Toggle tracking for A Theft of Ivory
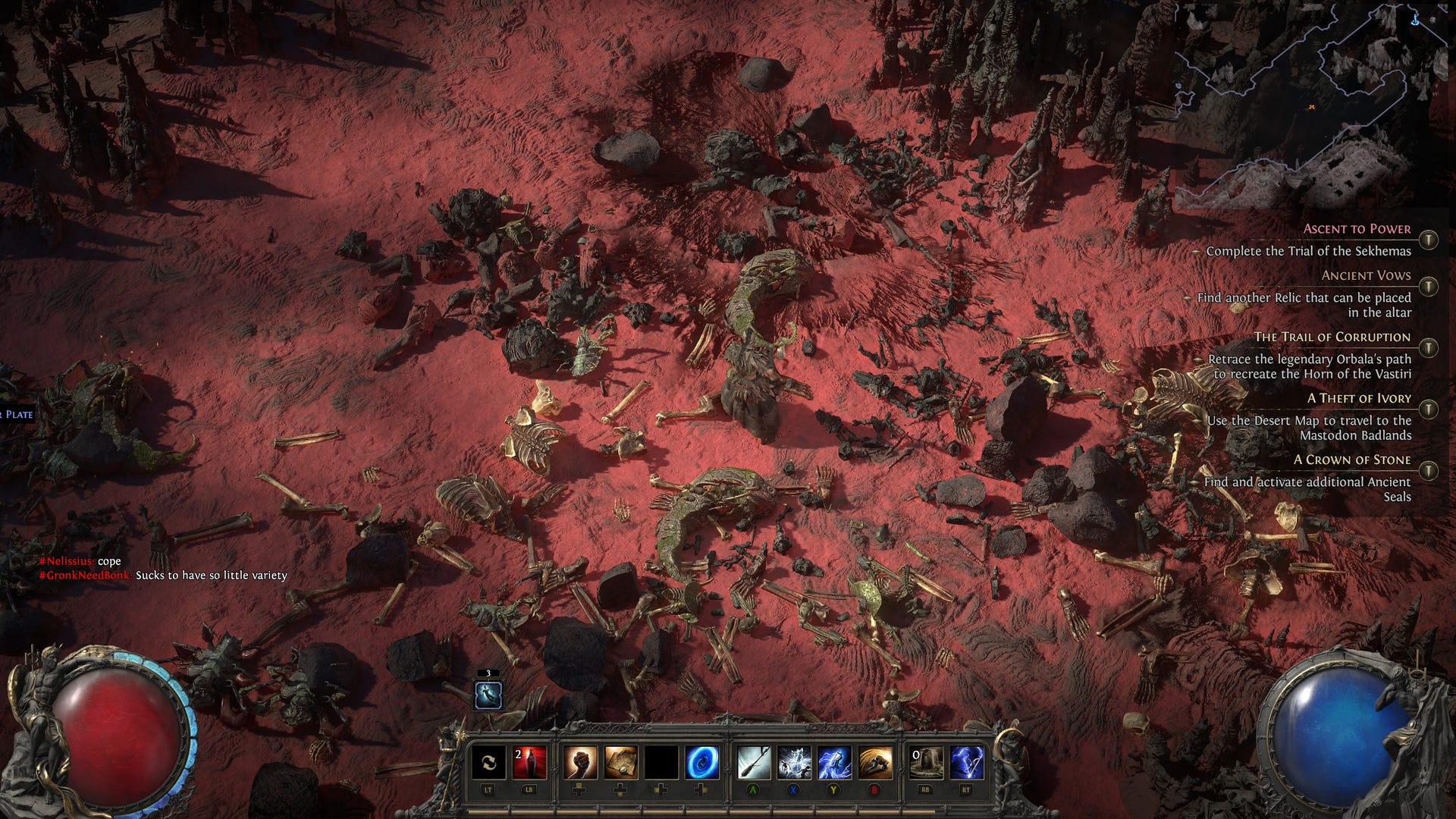Image resolution: width=1456 pixels, height=819 pixels. click(1428, 409)
